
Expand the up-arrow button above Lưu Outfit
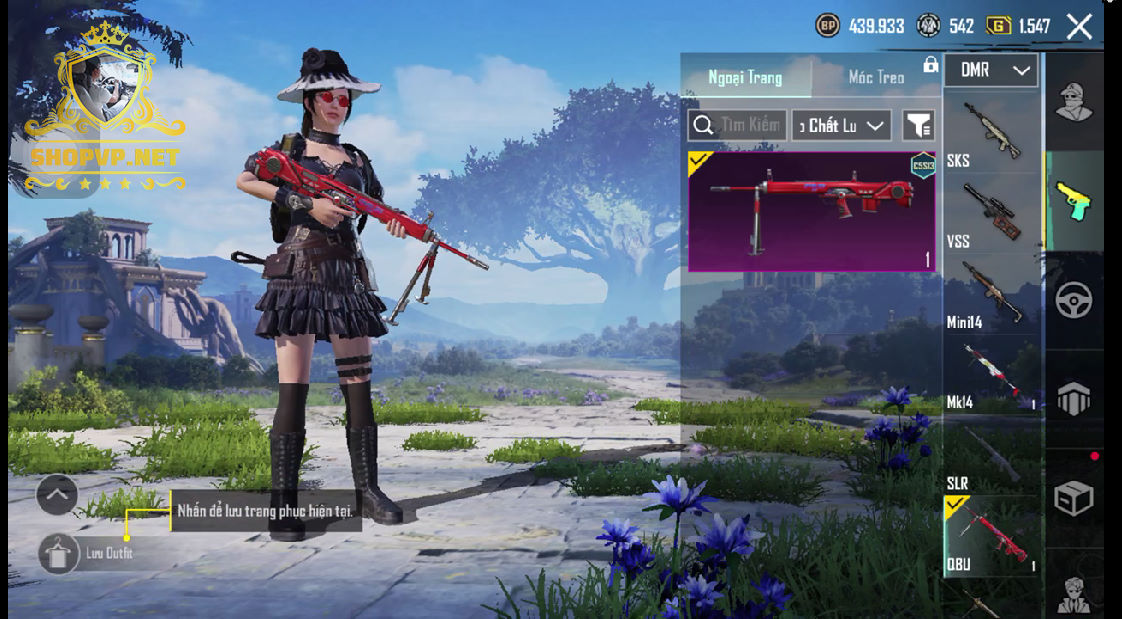point(57,493)
